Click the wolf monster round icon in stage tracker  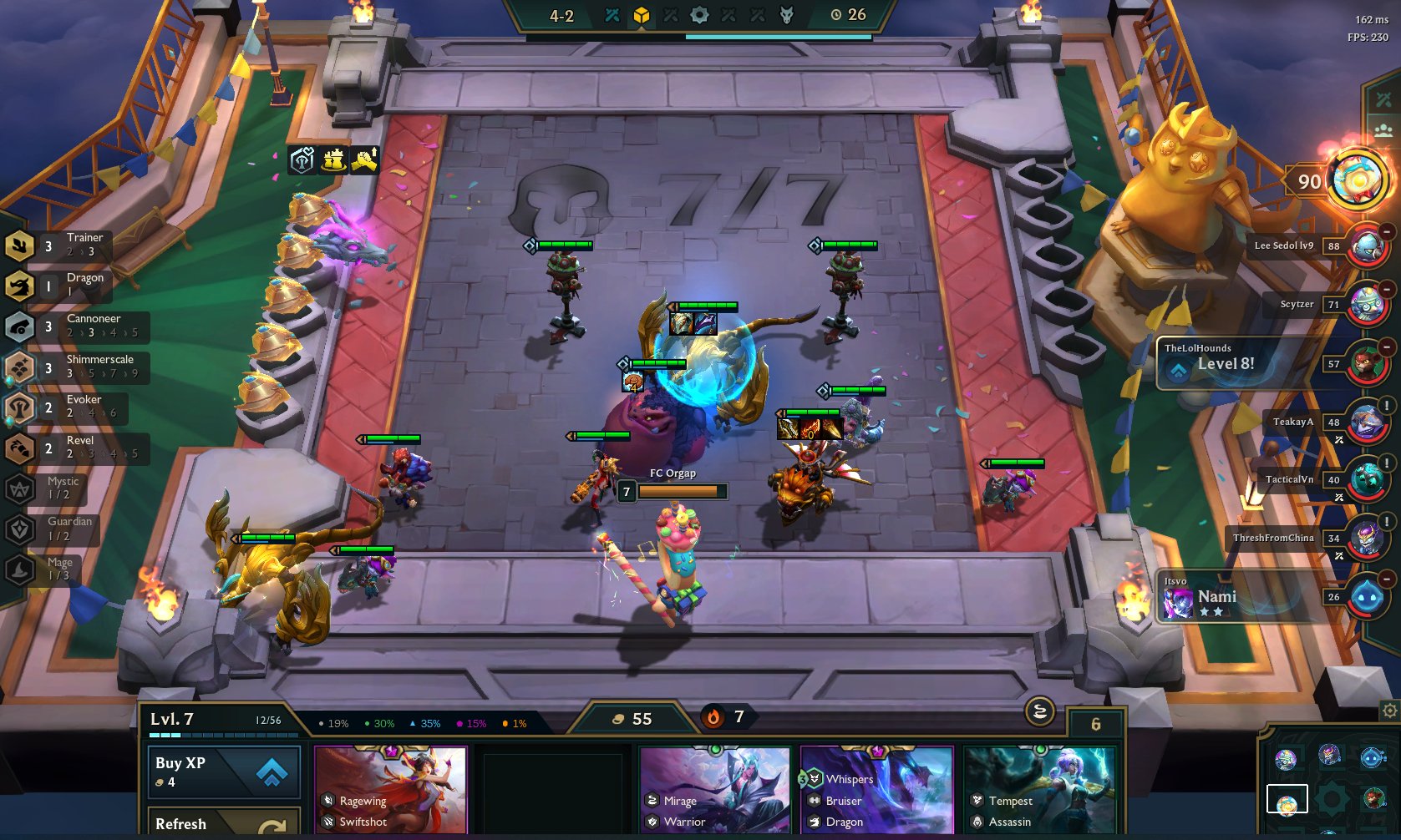click(x=786, y=14)
